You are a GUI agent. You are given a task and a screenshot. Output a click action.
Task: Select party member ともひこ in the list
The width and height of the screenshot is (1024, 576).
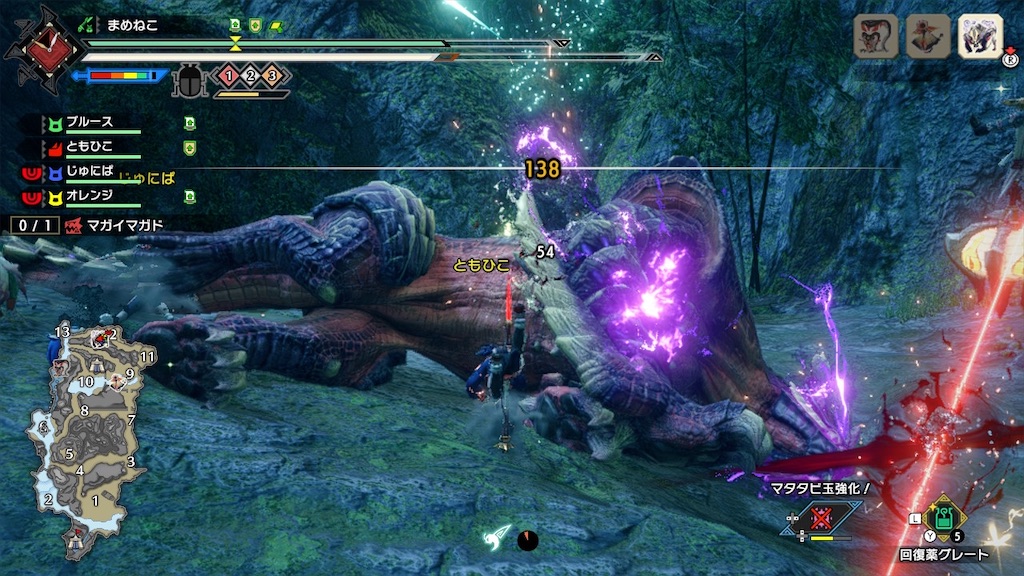[91, 148]
